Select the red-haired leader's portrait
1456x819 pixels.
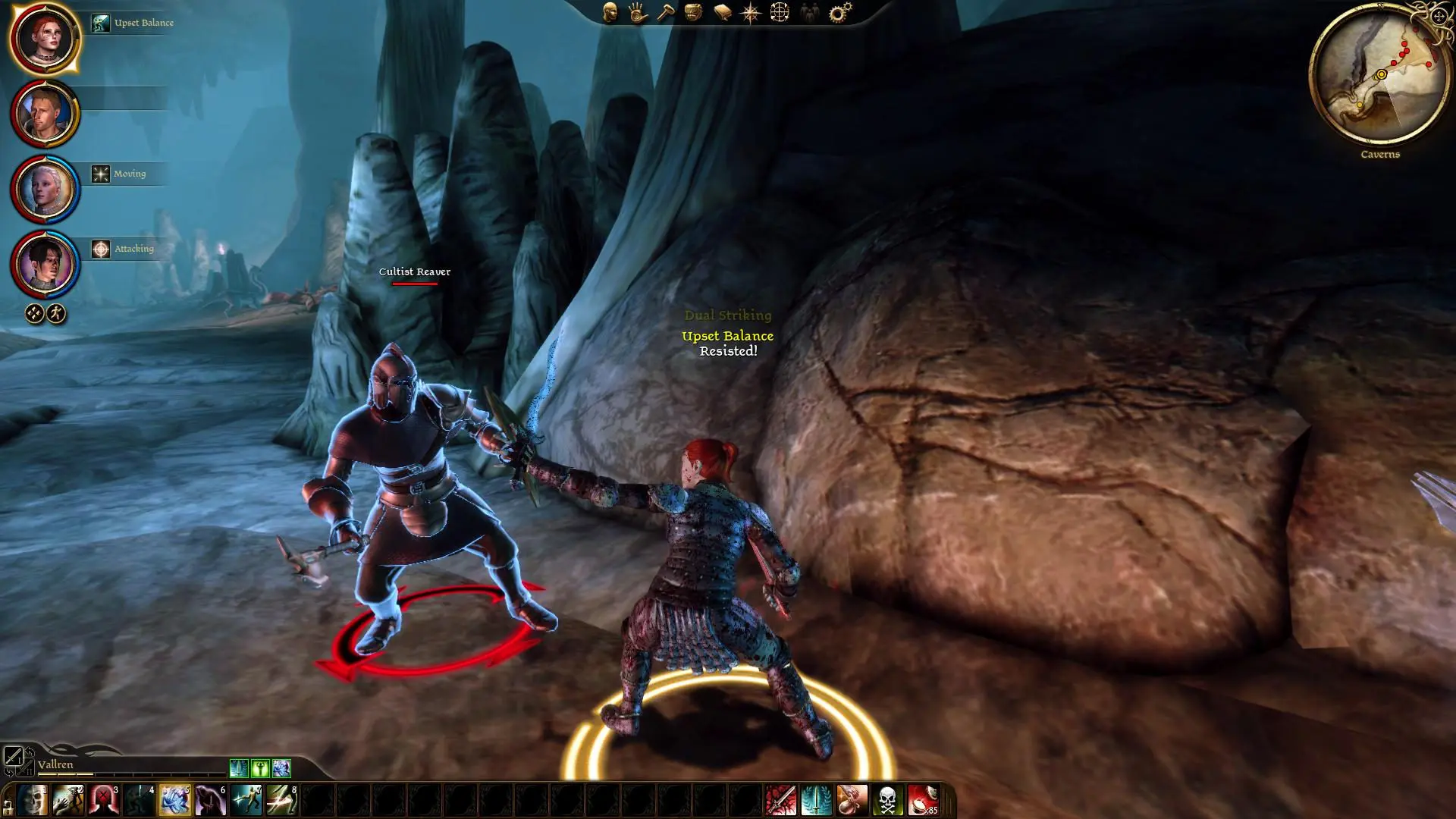coord(45,38)
